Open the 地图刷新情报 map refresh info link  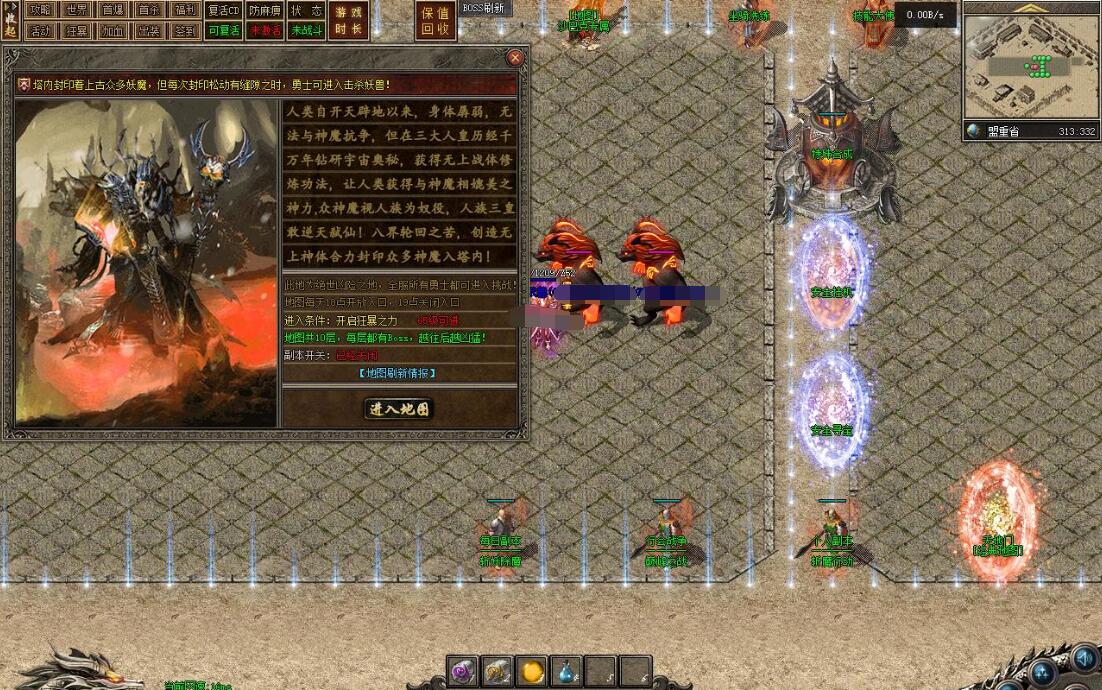tap(397, 373)
